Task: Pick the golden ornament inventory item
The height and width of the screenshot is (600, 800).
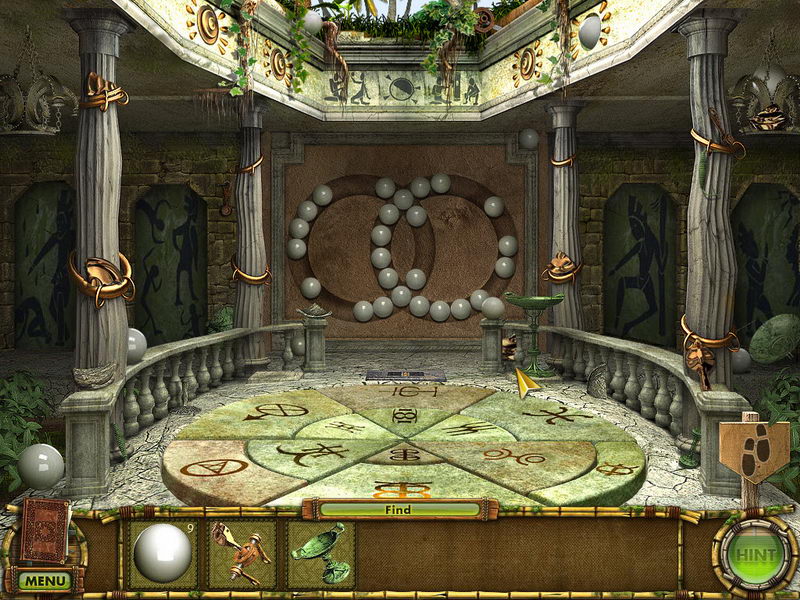Action: point(241,553)
